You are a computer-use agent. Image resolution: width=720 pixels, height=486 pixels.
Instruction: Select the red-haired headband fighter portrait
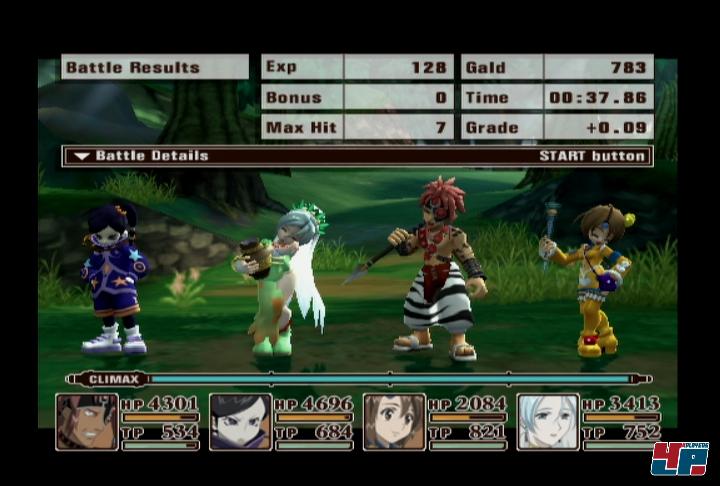87,421
